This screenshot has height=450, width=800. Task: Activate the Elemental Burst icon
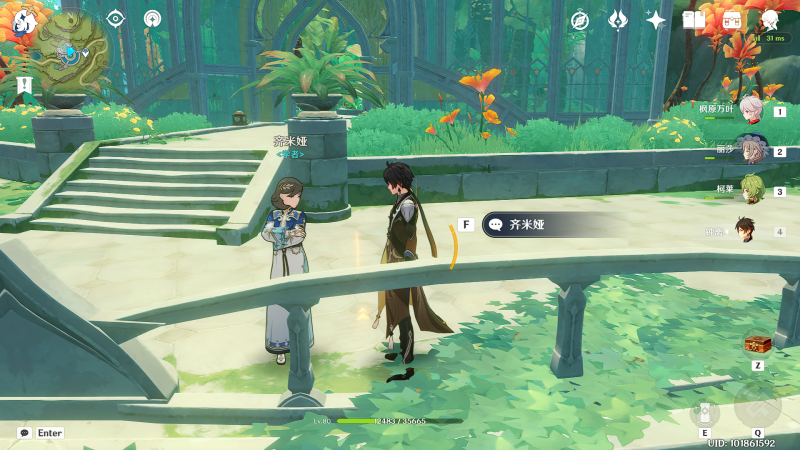click(x=757, y=405)
